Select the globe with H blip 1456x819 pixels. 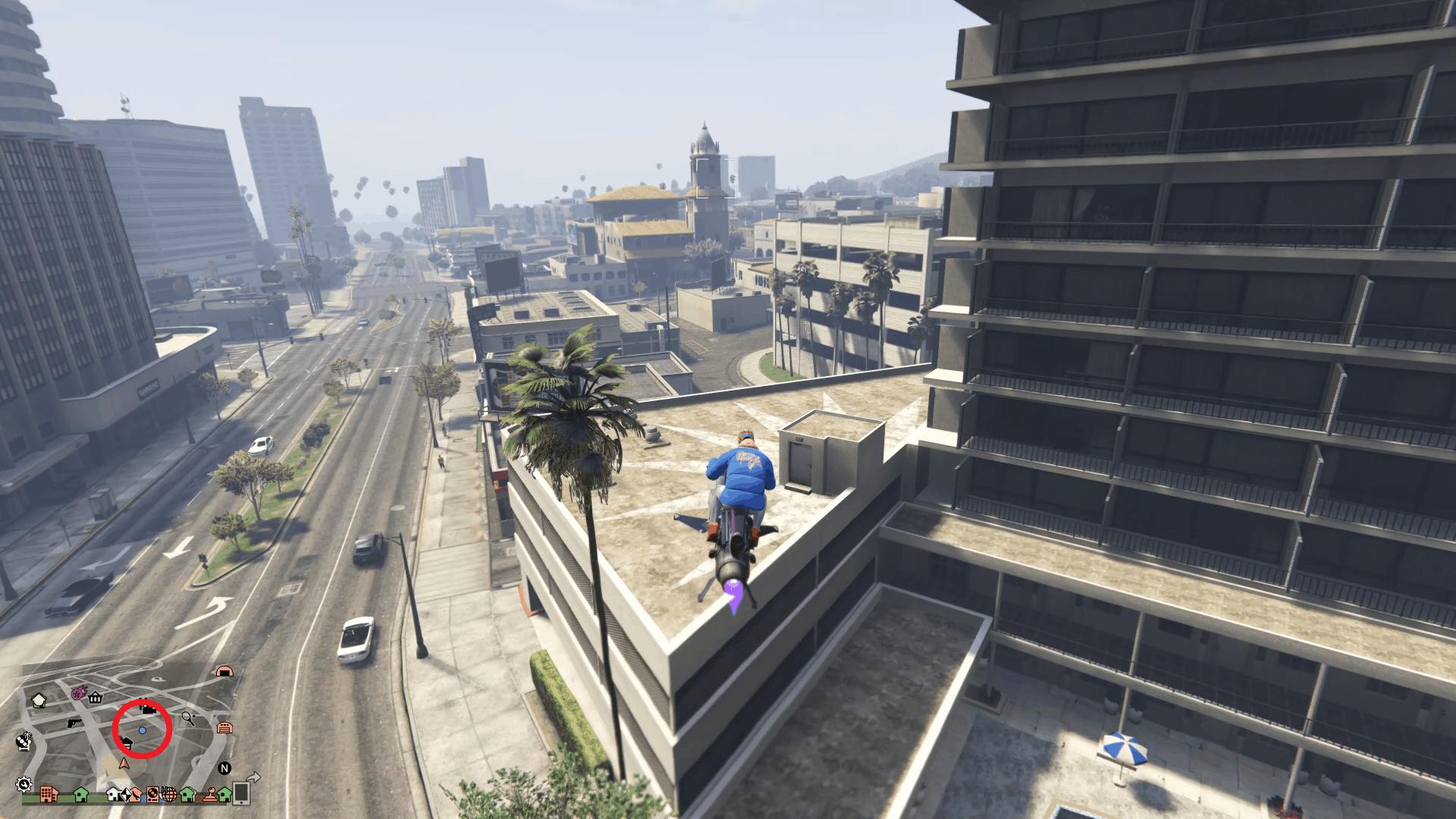click(x=170, y=795)
